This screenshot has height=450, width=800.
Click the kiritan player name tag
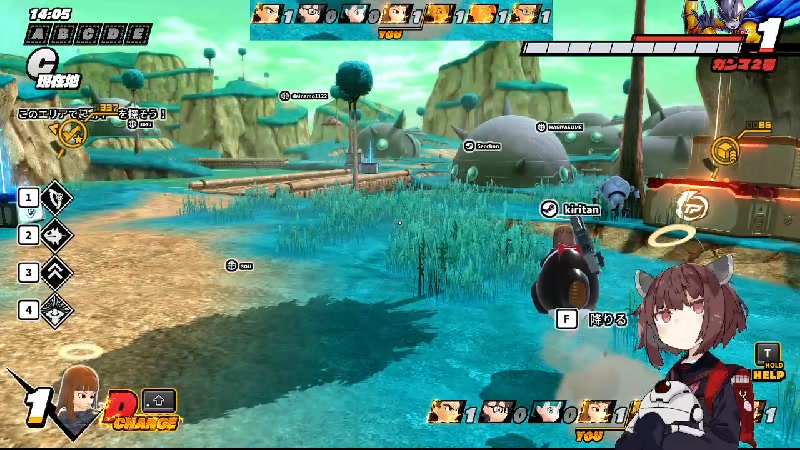[x=572, y=208]
